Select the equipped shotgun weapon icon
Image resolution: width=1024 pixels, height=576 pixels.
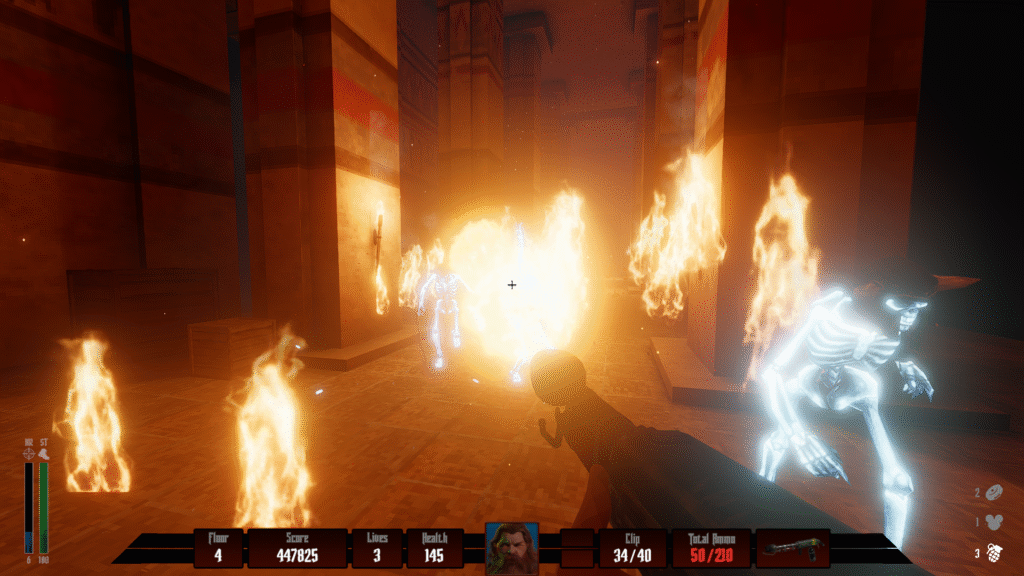point(793,548)
